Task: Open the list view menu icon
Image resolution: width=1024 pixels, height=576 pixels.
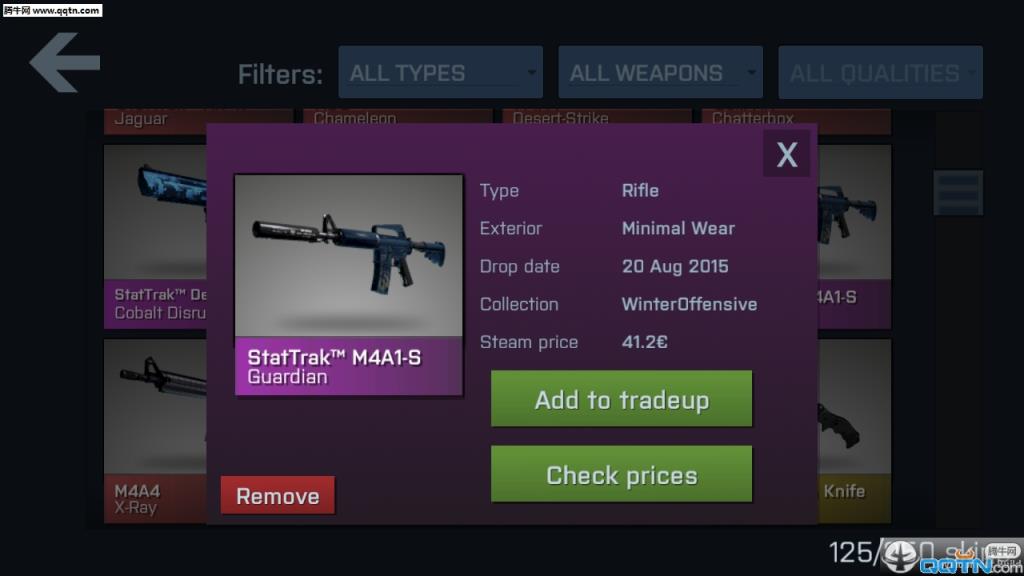Action: tap(958, 193)
